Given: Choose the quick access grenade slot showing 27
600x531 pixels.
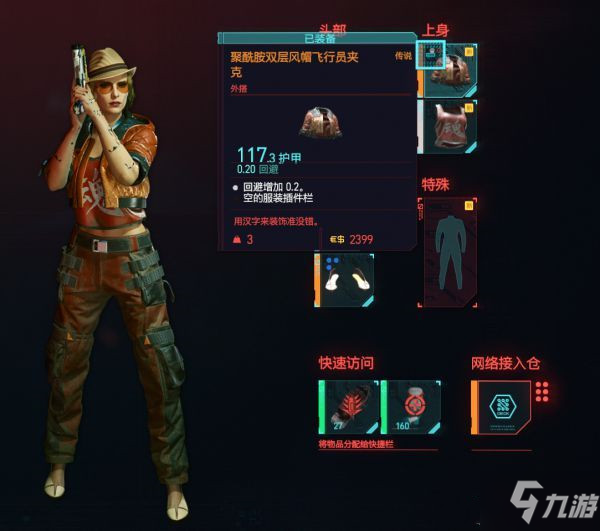Looking at the screenshot, I should click(347, 408).
